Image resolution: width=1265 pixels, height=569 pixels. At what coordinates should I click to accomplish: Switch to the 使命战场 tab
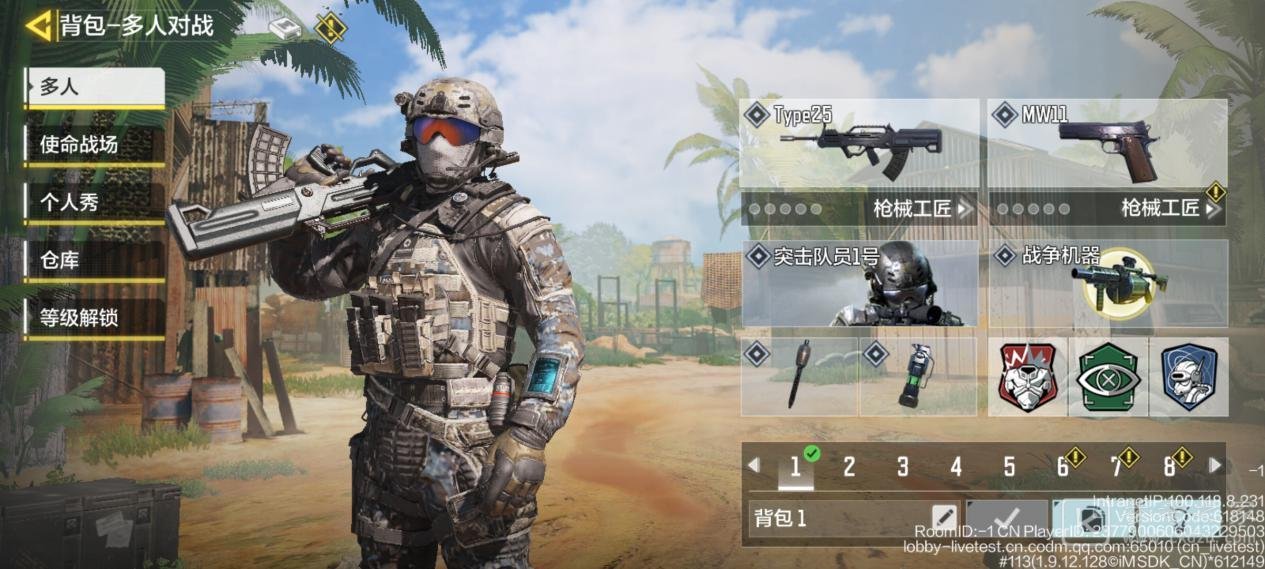[95, 146]
